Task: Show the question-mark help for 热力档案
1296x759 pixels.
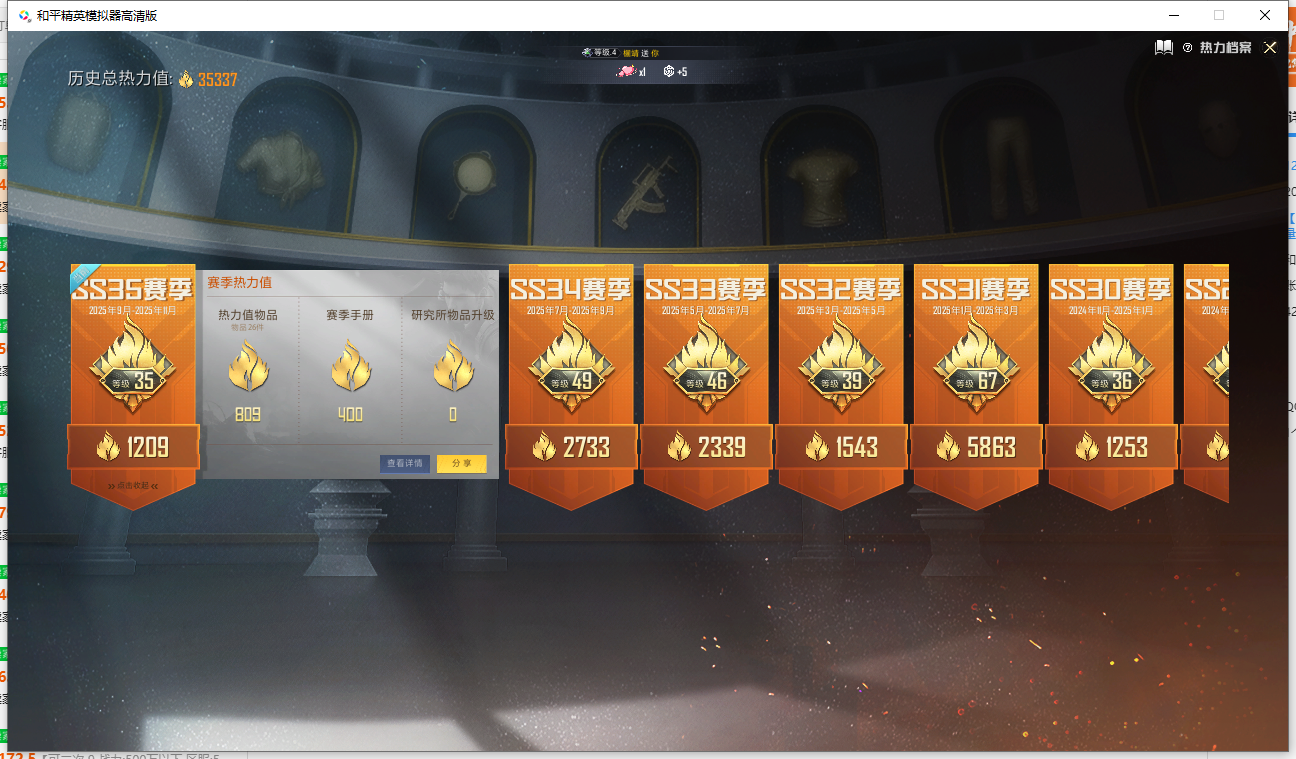Action: click(1187, 48)
